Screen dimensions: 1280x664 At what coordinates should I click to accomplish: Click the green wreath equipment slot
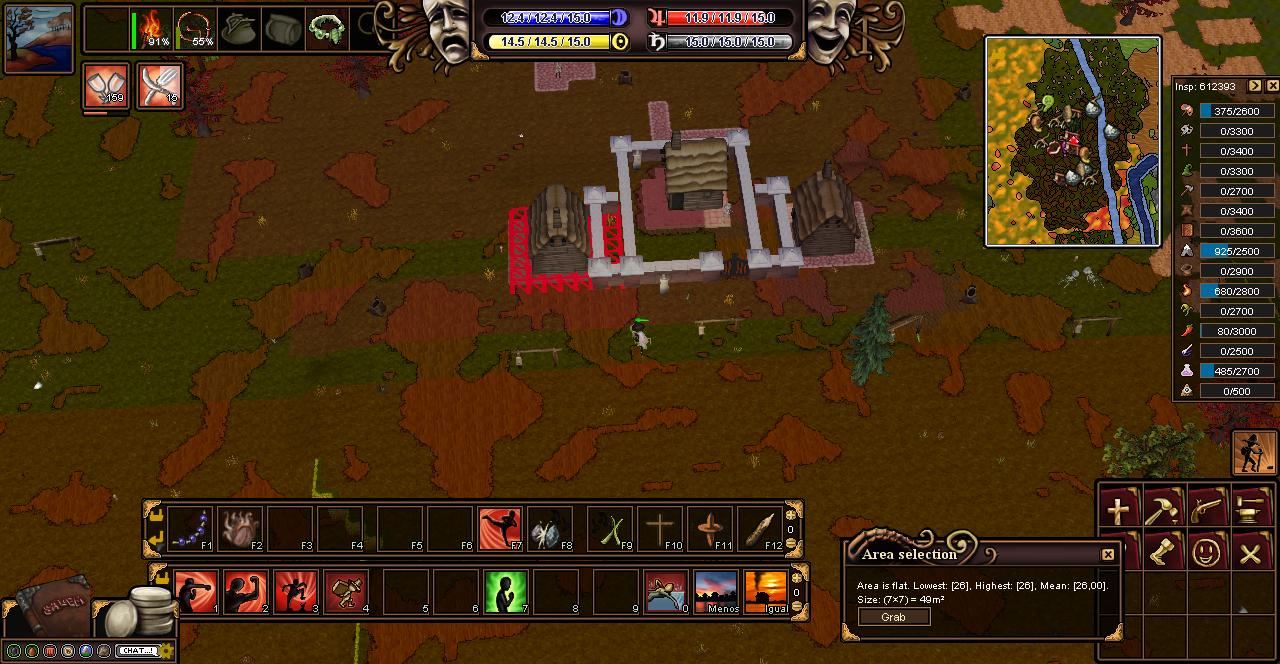[x=326, y=30]
